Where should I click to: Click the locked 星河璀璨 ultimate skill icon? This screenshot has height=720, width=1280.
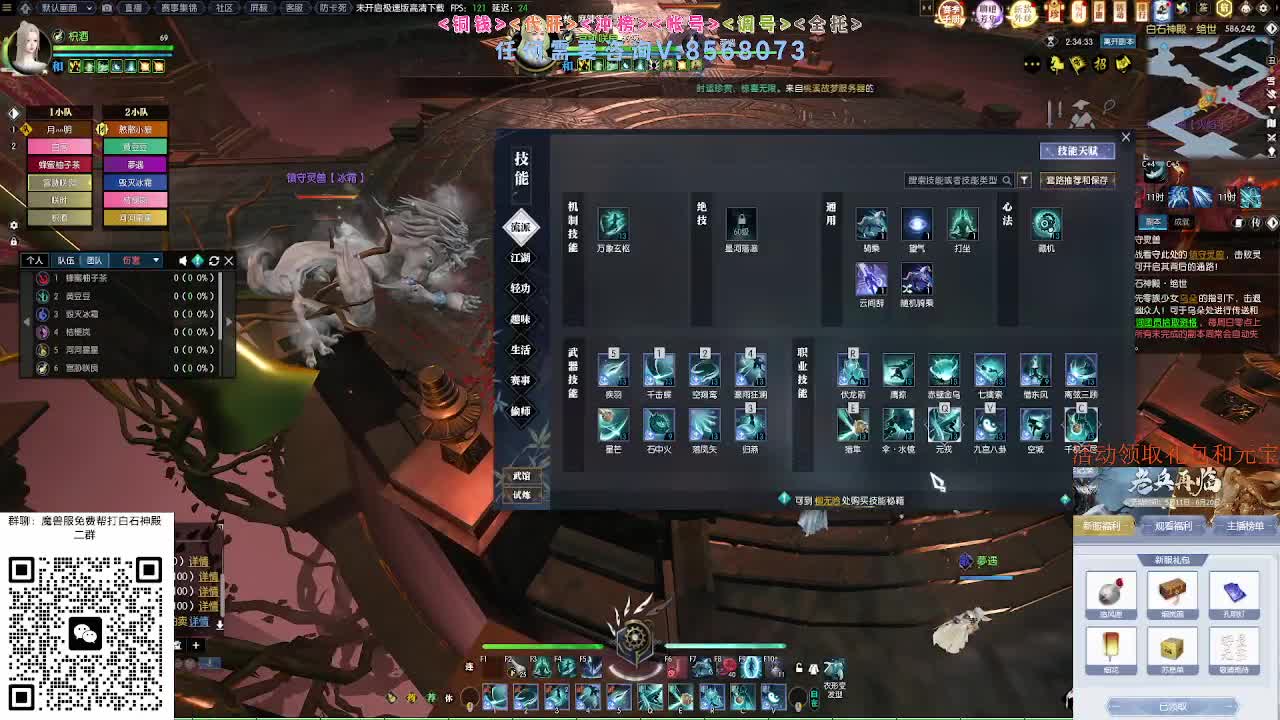tap(741, 225)
